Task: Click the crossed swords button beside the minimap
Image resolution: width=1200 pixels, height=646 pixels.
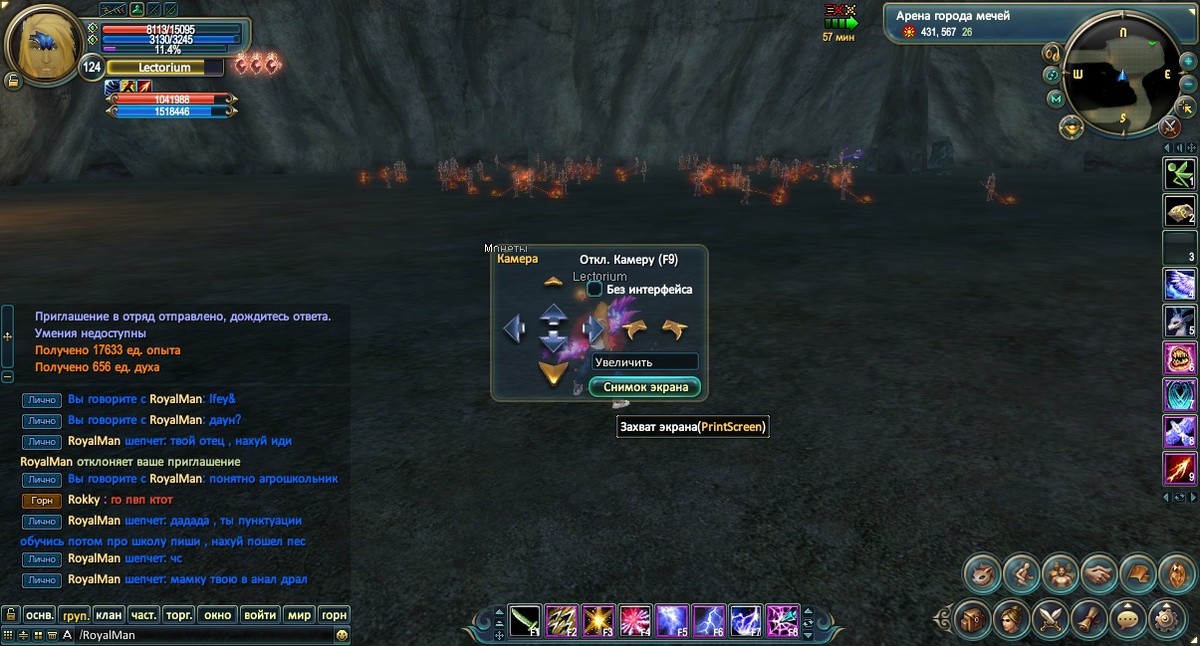Action: pos(1170,127)
